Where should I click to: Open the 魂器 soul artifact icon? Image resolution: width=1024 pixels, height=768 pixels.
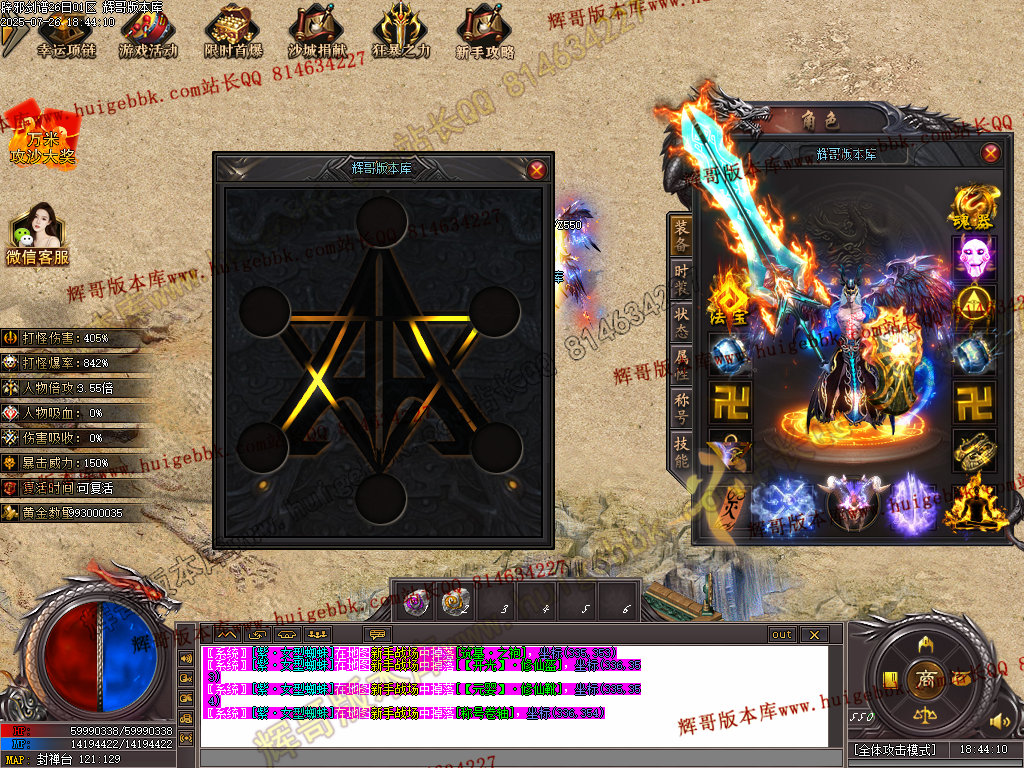(975, 208)
